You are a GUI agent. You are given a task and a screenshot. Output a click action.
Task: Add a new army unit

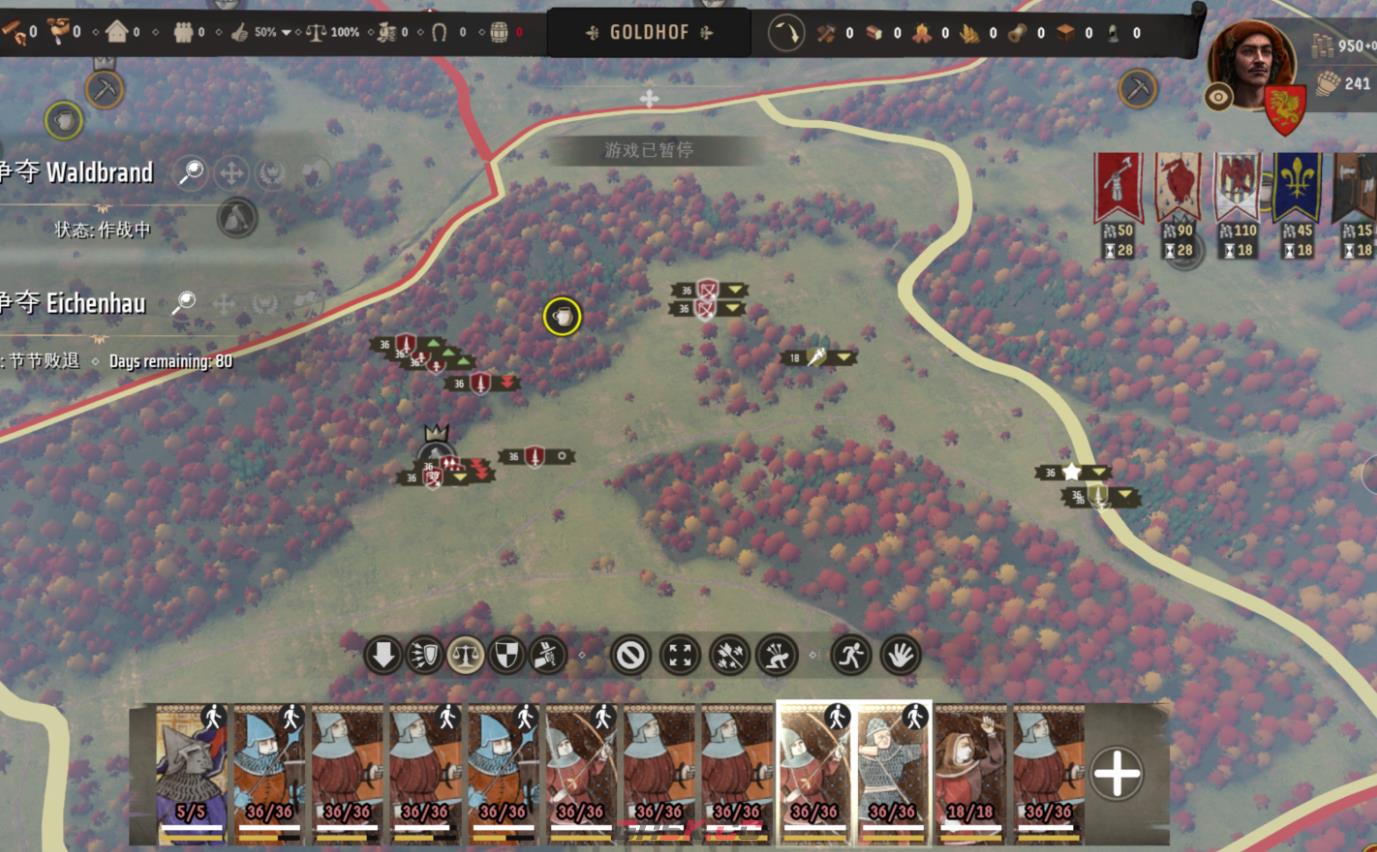point(1116,773)
